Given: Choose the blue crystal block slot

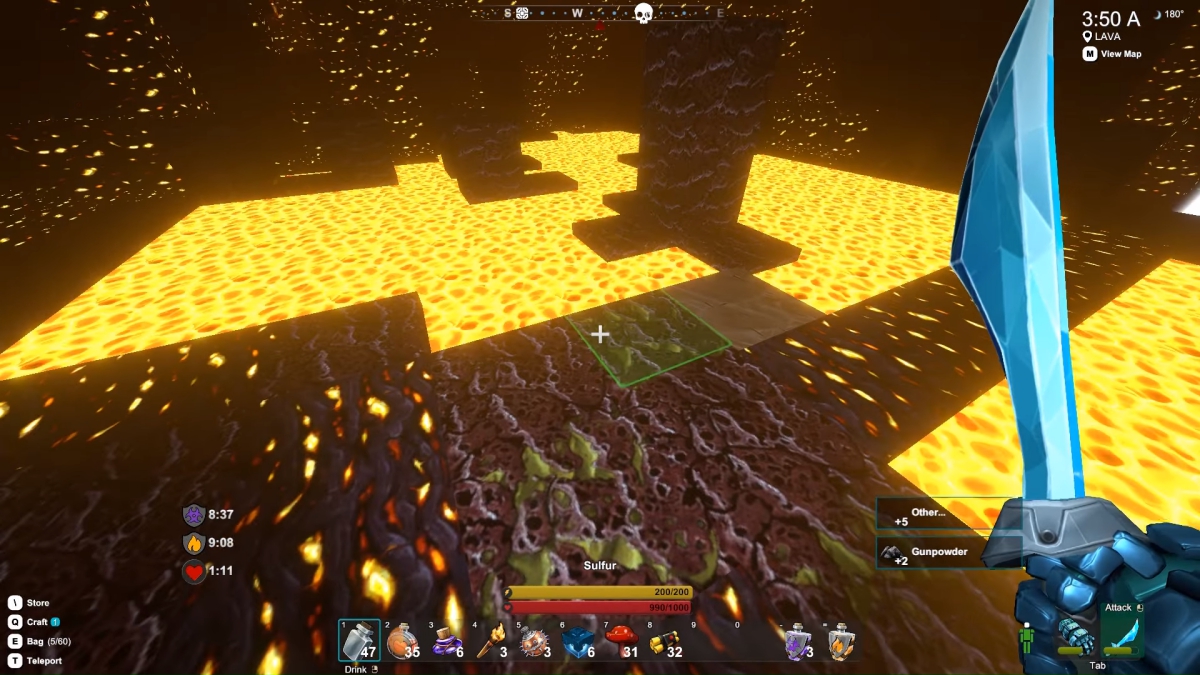Looking at the screenshot, I should click(x=577, y=641).
